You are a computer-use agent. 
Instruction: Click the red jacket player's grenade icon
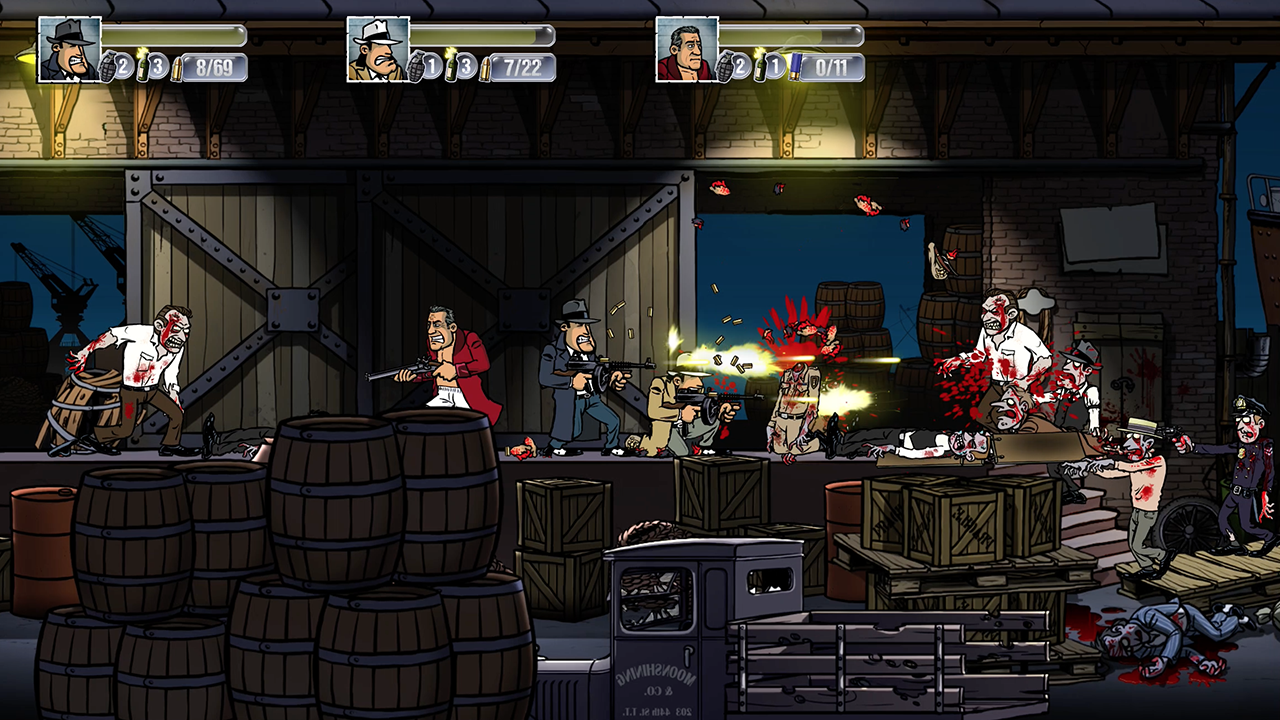coord(727,68)
